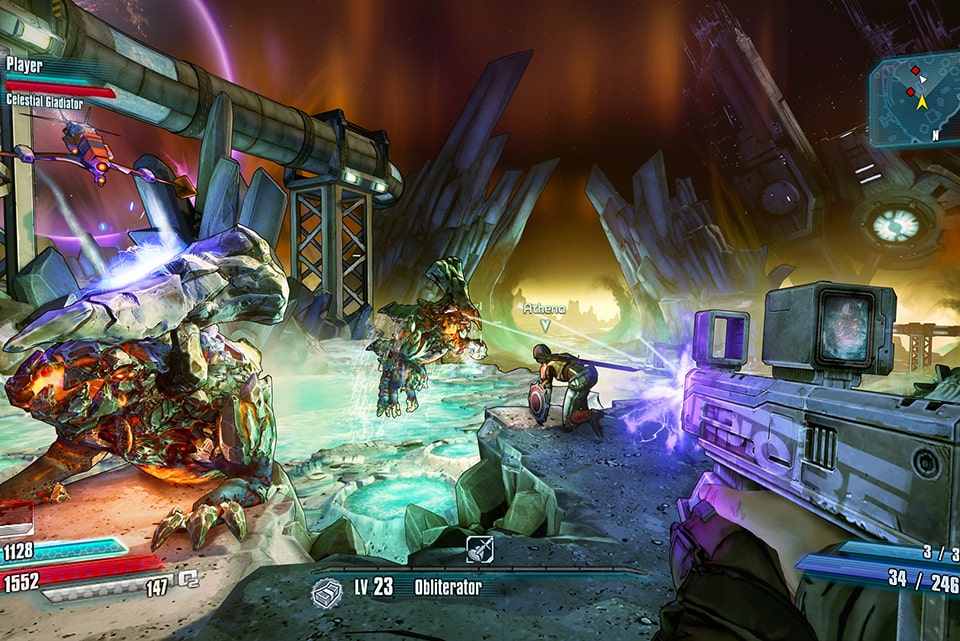The height and width of the screenshot is (641, 960).
Task: Activate the action skill icon above the XP bar
Action: click(x=479, y=549)
